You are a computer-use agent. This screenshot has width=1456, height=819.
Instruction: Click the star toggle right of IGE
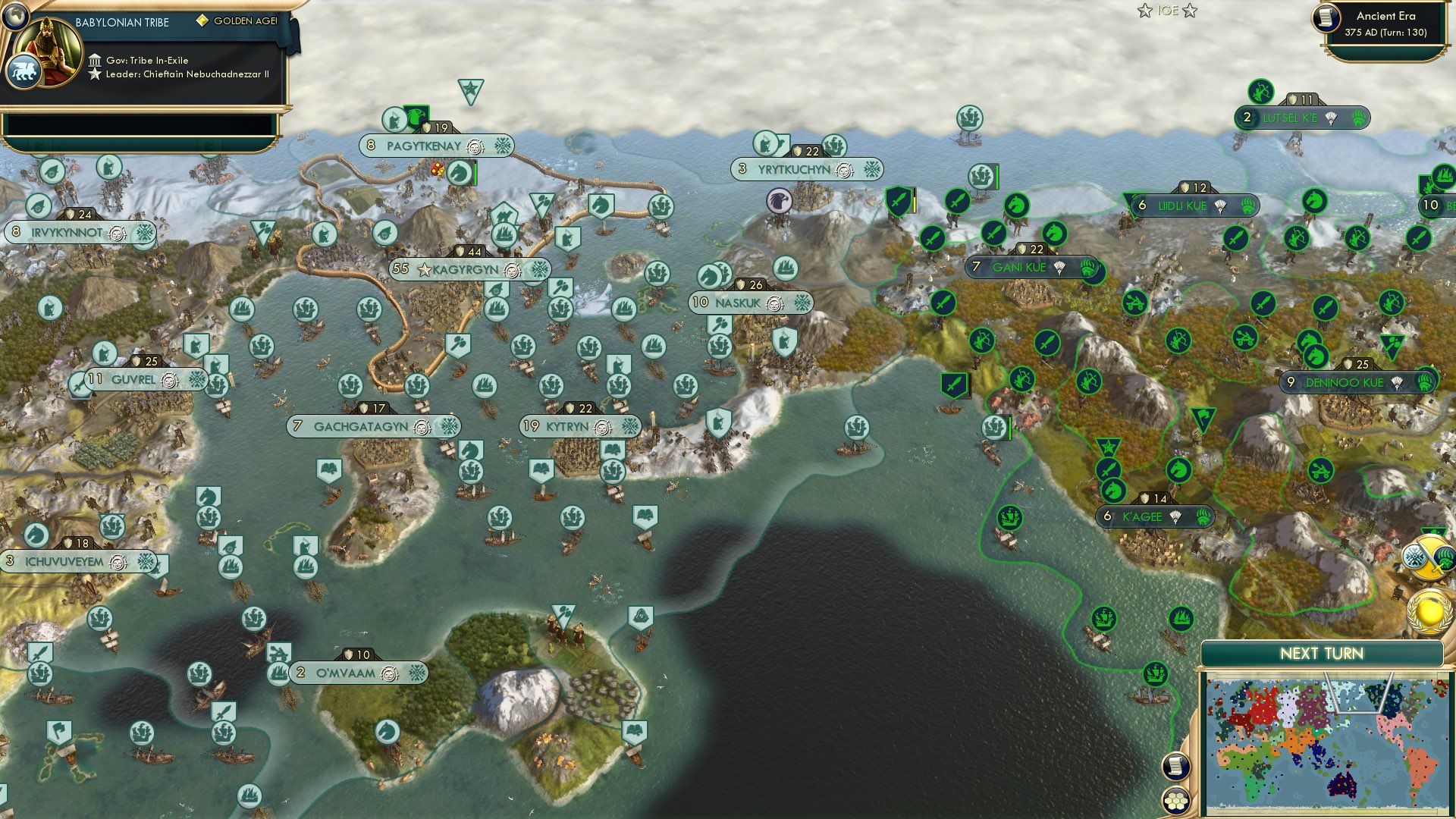click(x=1190, y=11)
